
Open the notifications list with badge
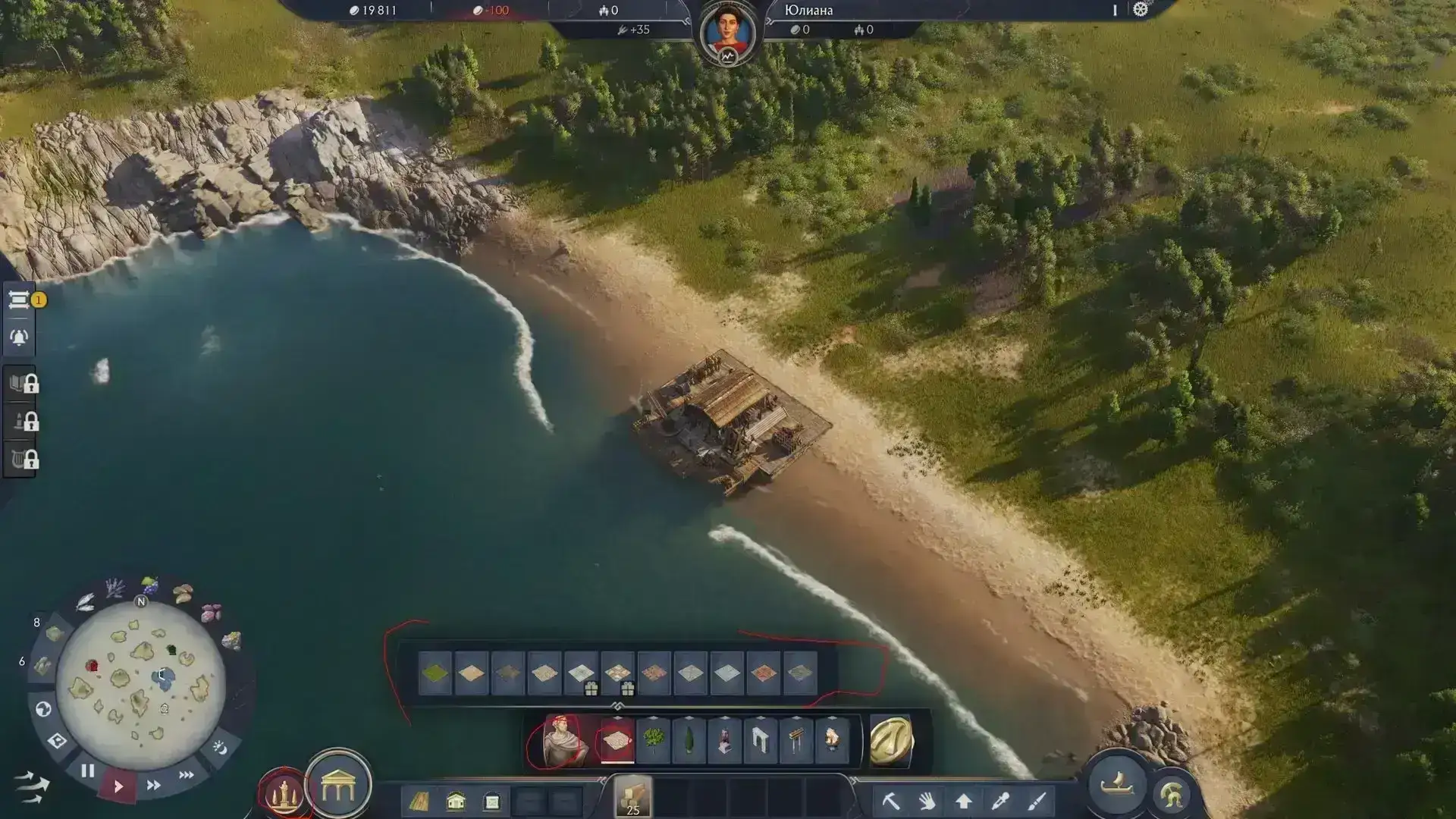click(20, 300)
